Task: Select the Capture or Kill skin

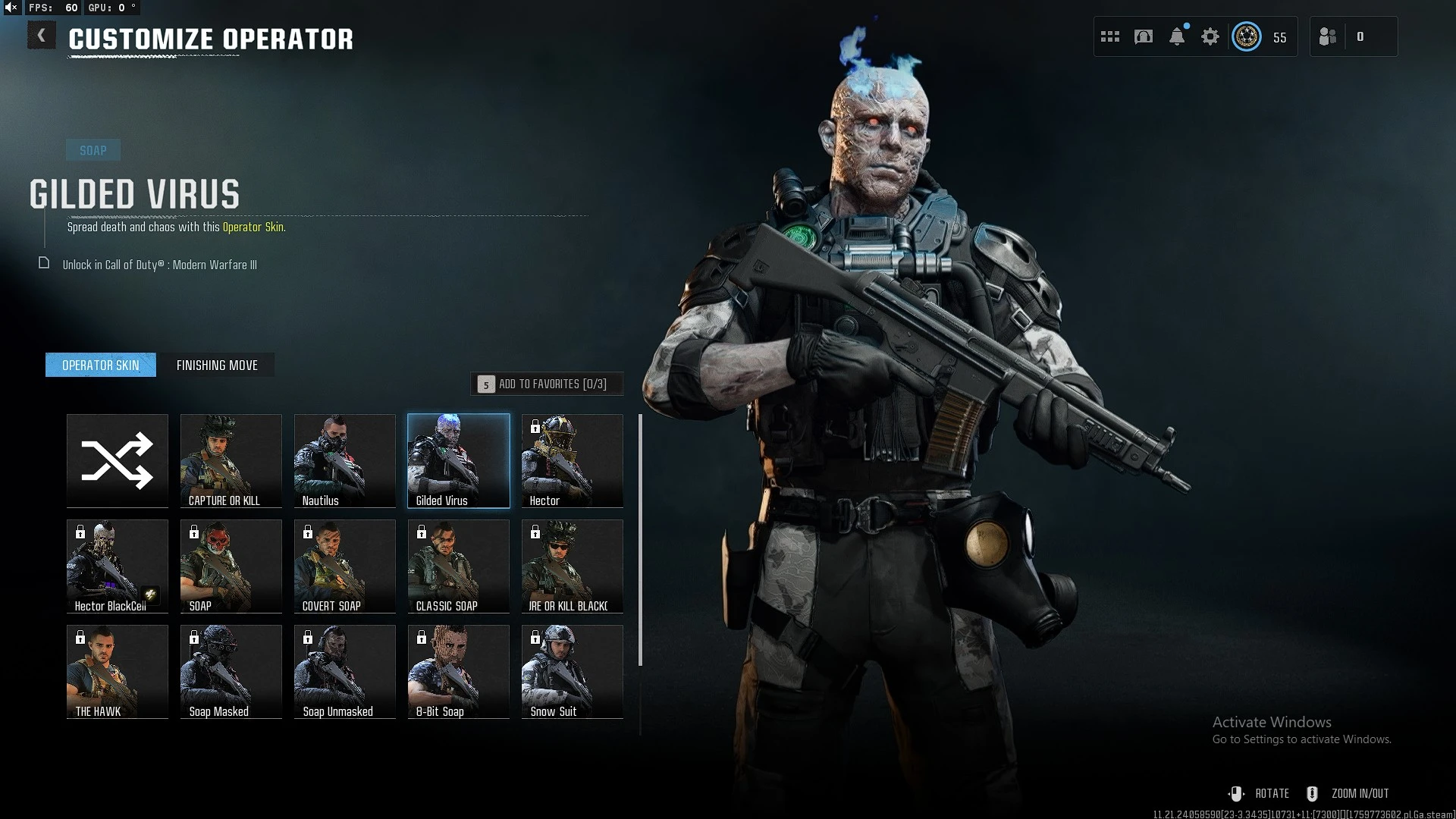Action: tap(231, 460)
